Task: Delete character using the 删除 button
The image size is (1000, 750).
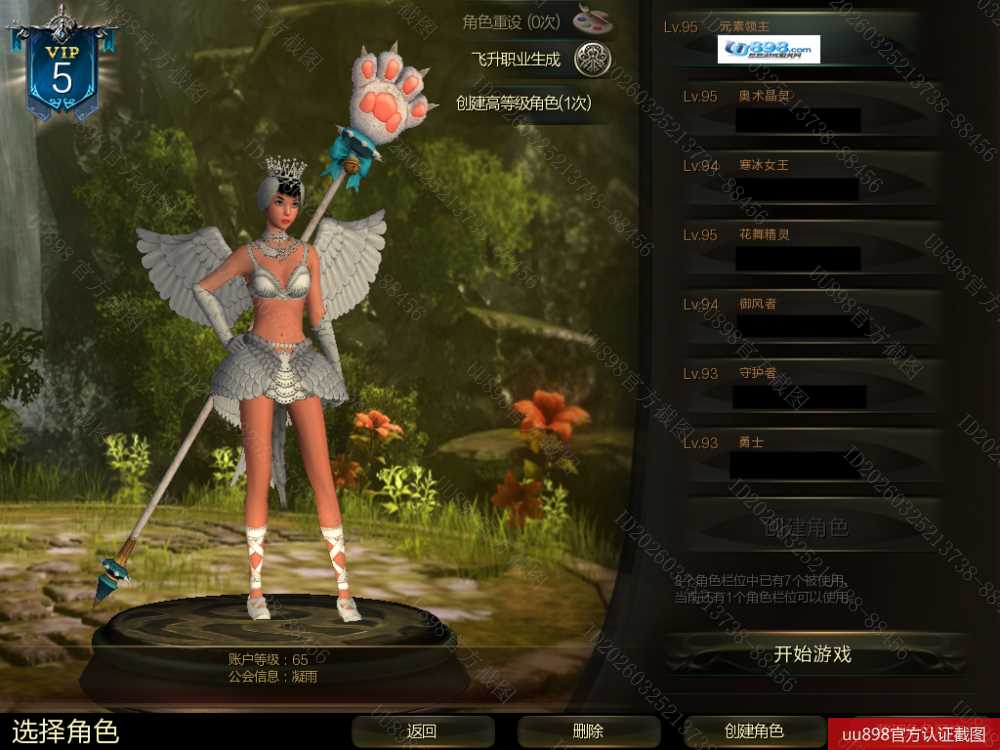Action: click(x=588, y=731)
